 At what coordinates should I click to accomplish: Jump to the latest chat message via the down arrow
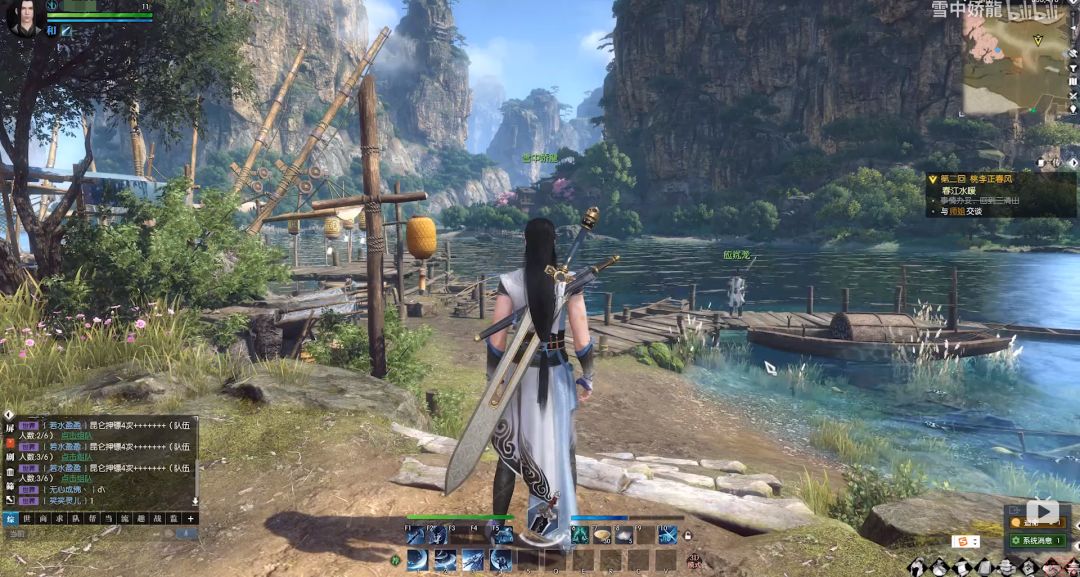click(194, 501)
